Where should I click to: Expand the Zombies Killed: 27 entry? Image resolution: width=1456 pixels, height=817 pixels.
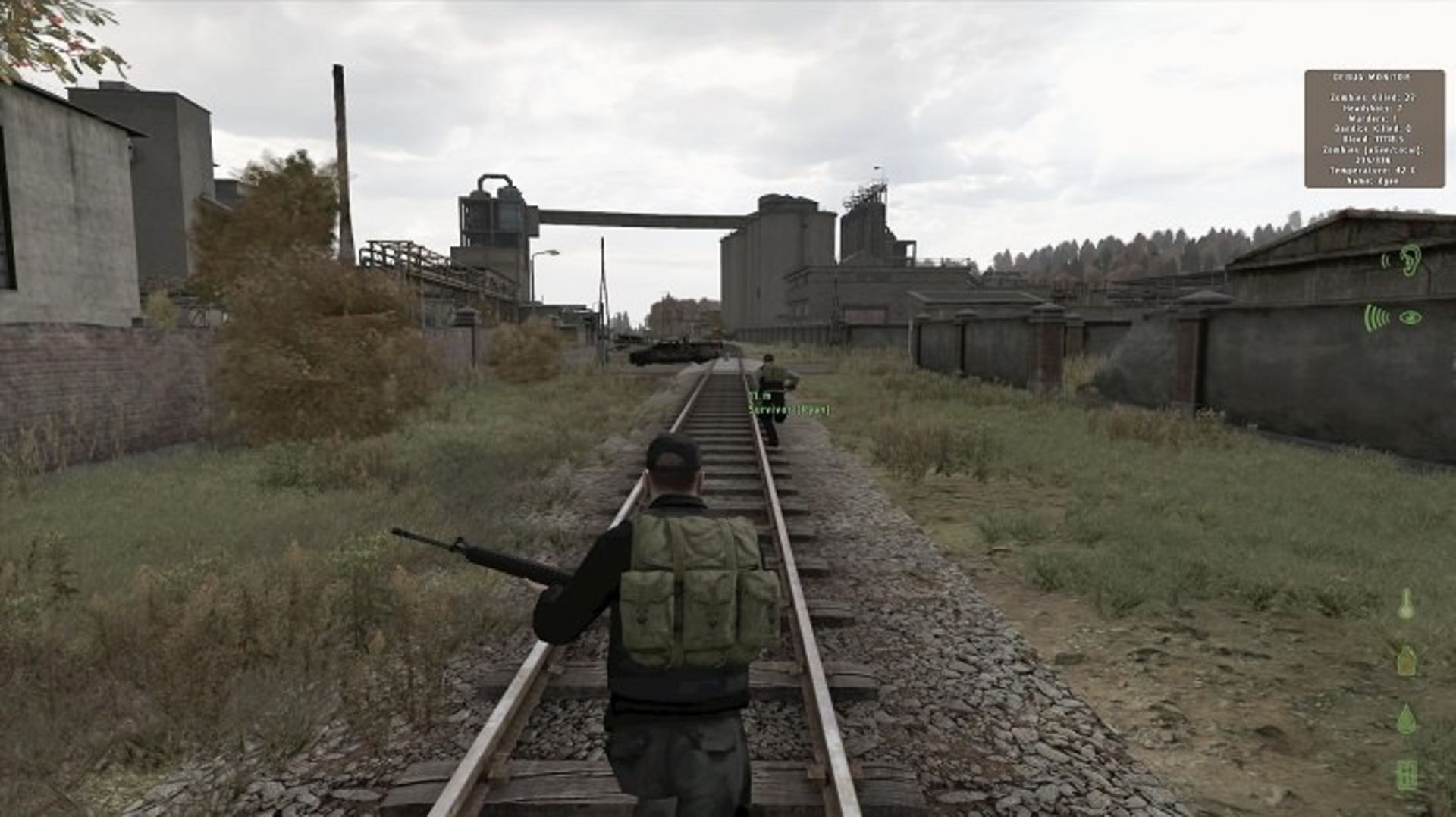click(1373, 99)
